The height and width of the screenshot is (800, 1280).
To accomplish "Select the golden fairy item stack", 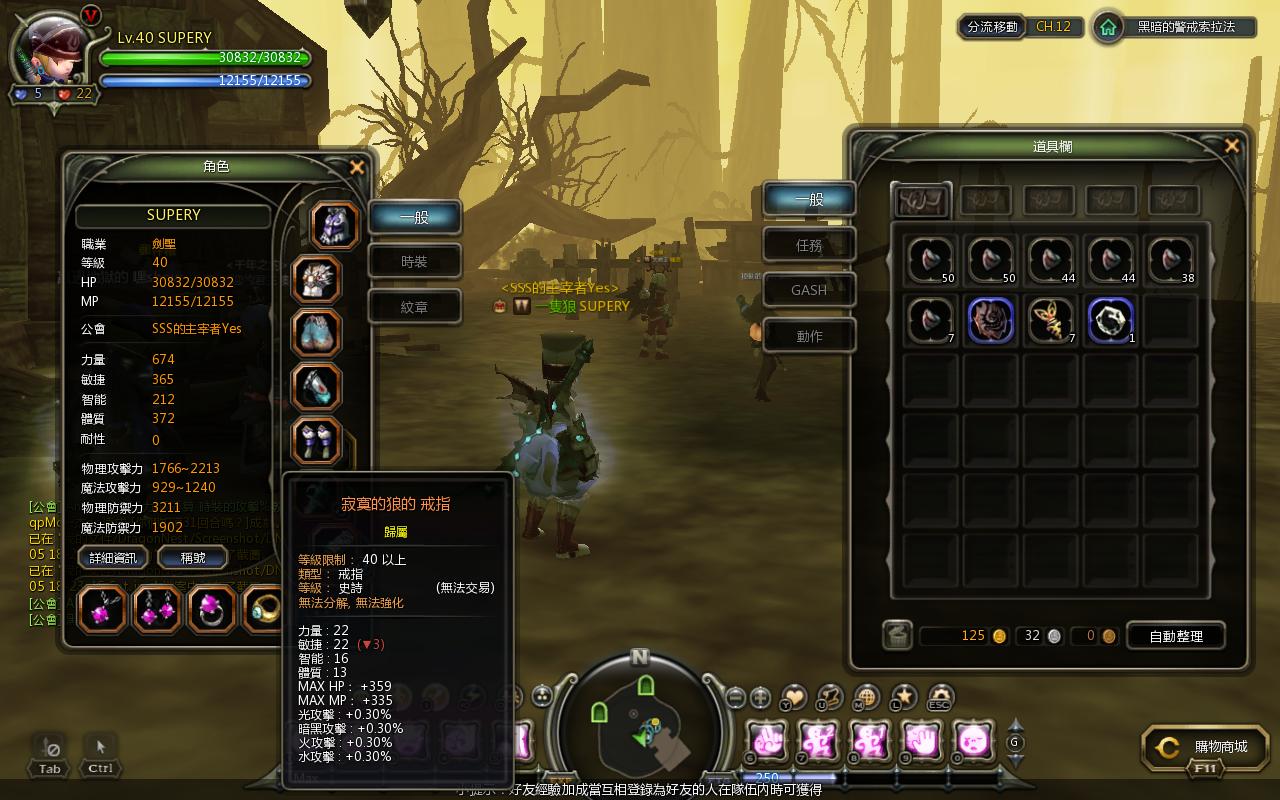I will (x=1050, y=320).
